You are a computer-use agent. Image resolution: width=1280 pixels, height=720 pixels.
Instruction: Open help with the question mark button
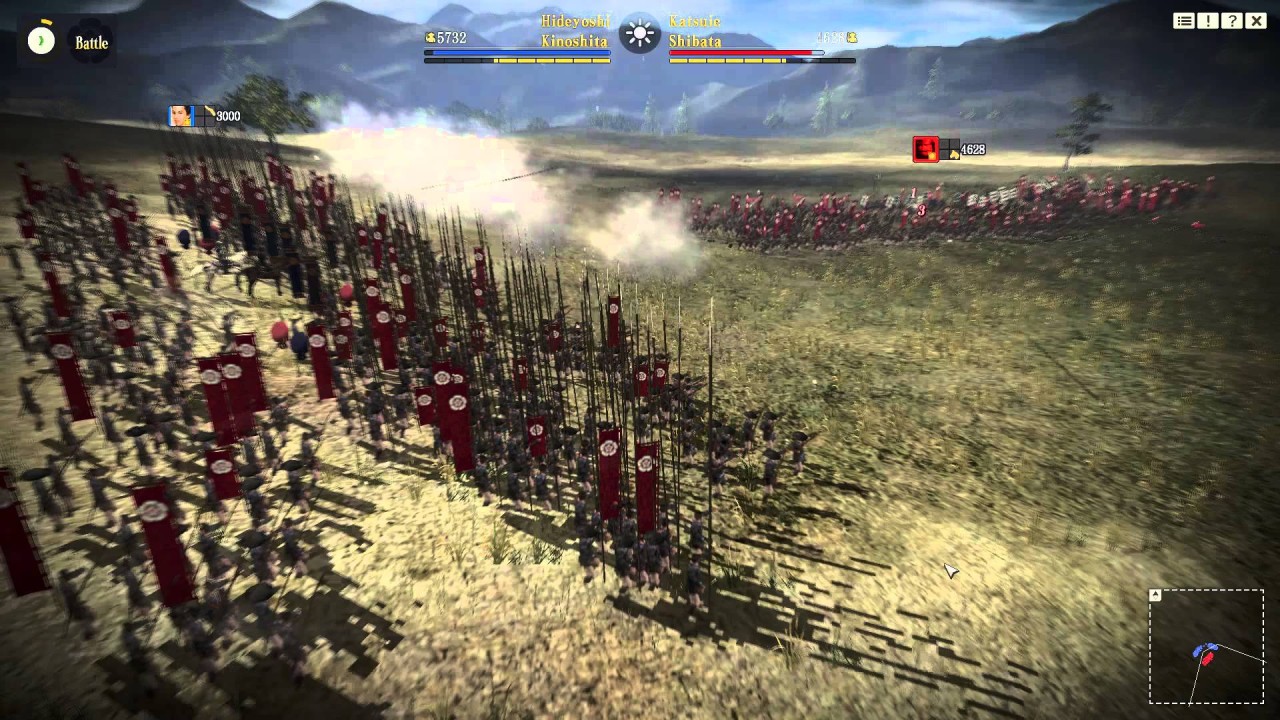1232,21
